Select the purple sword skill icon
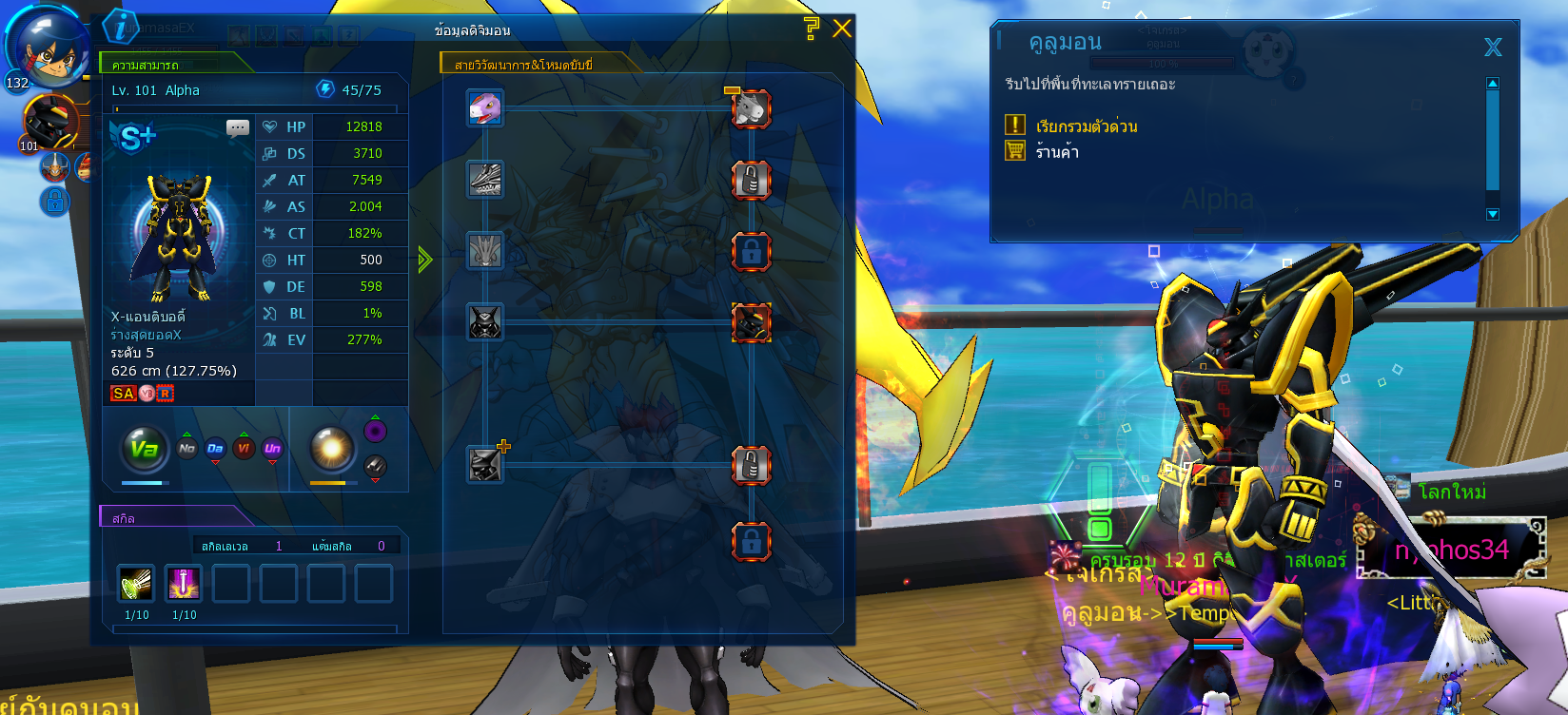 (184, 584)
